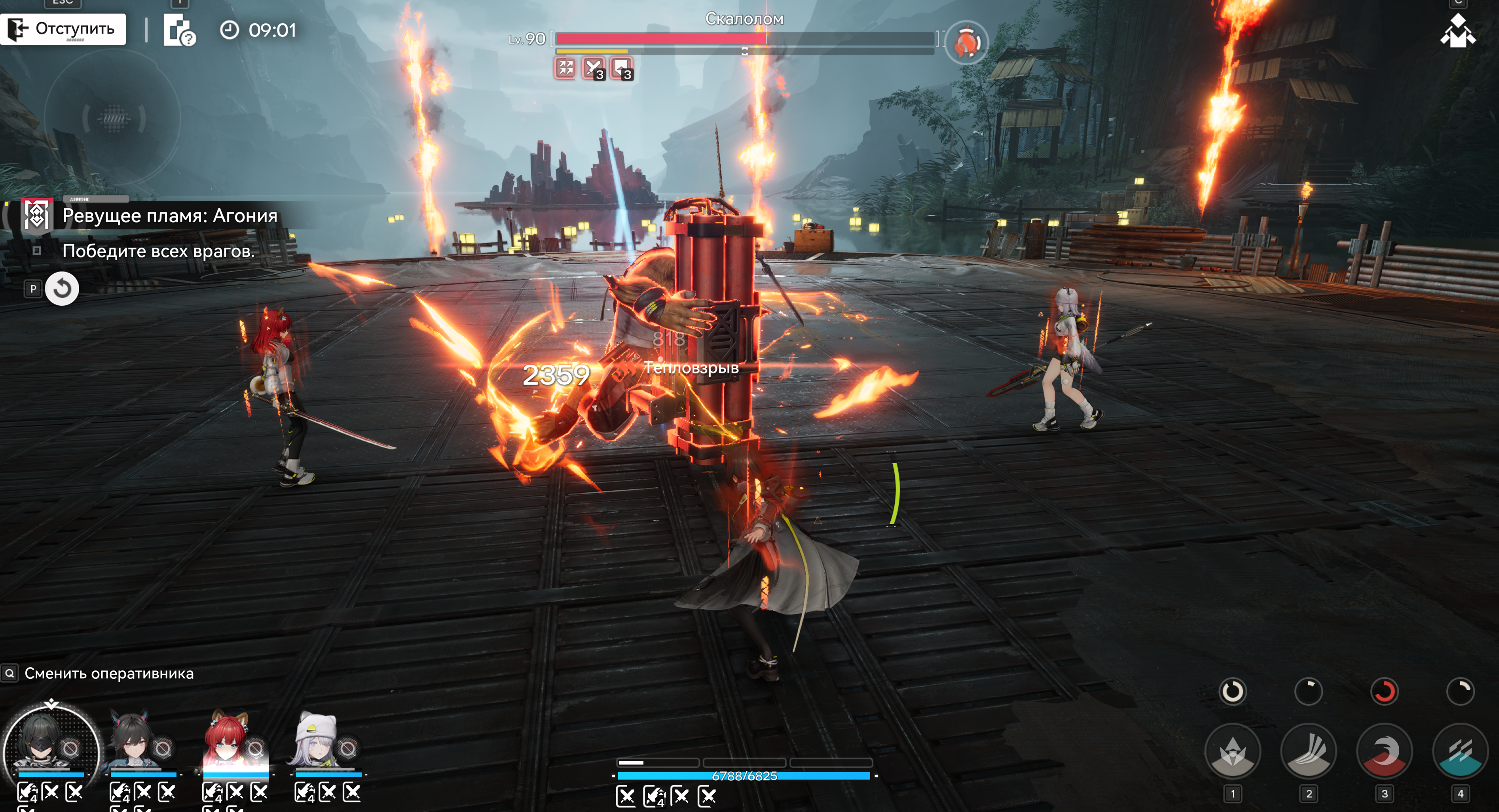Viewport: 1499px width, 812px height.
Task: Click the circular restart arrow button
Action: click(62, 288)
